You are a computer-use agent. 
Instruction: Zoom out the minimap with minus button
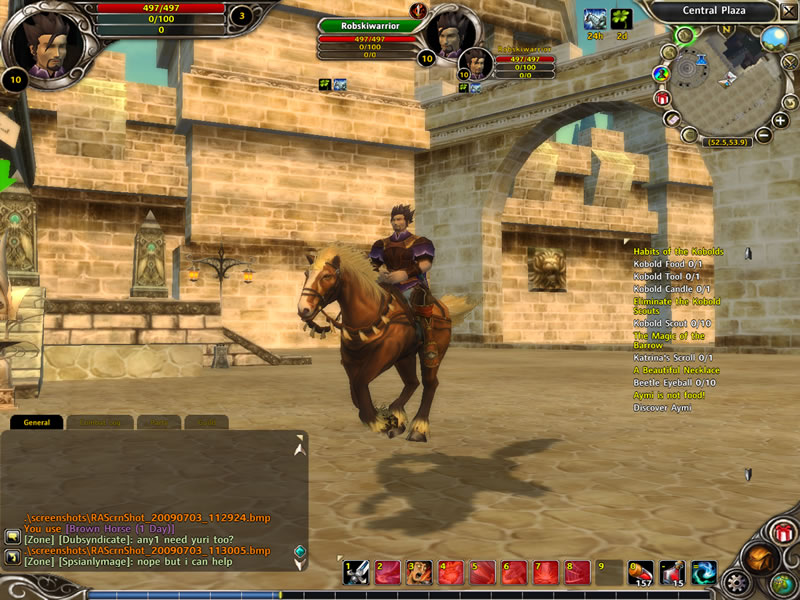coord(763,135)
